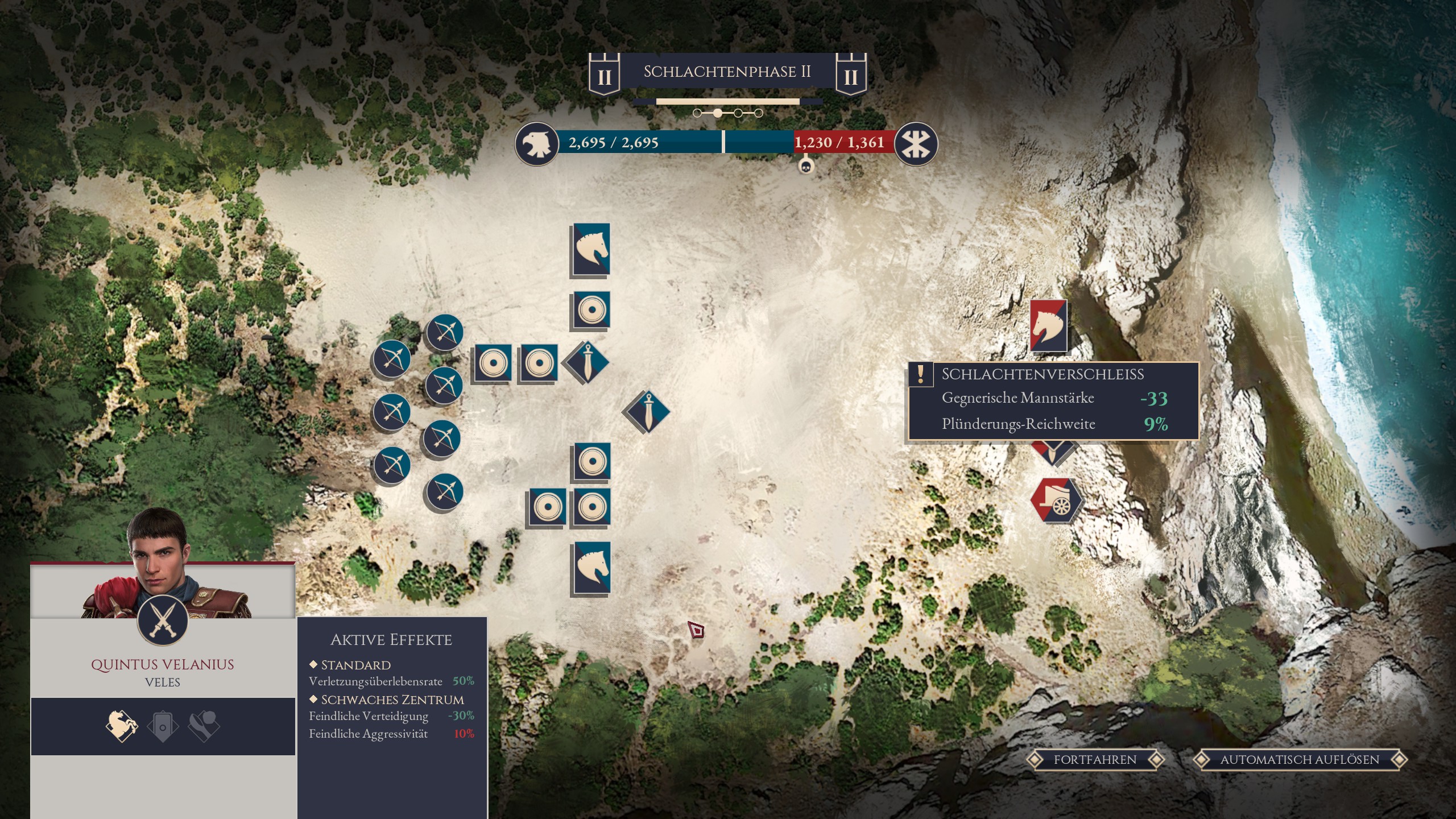Select the greyed tower shield ability

[163, 726]
